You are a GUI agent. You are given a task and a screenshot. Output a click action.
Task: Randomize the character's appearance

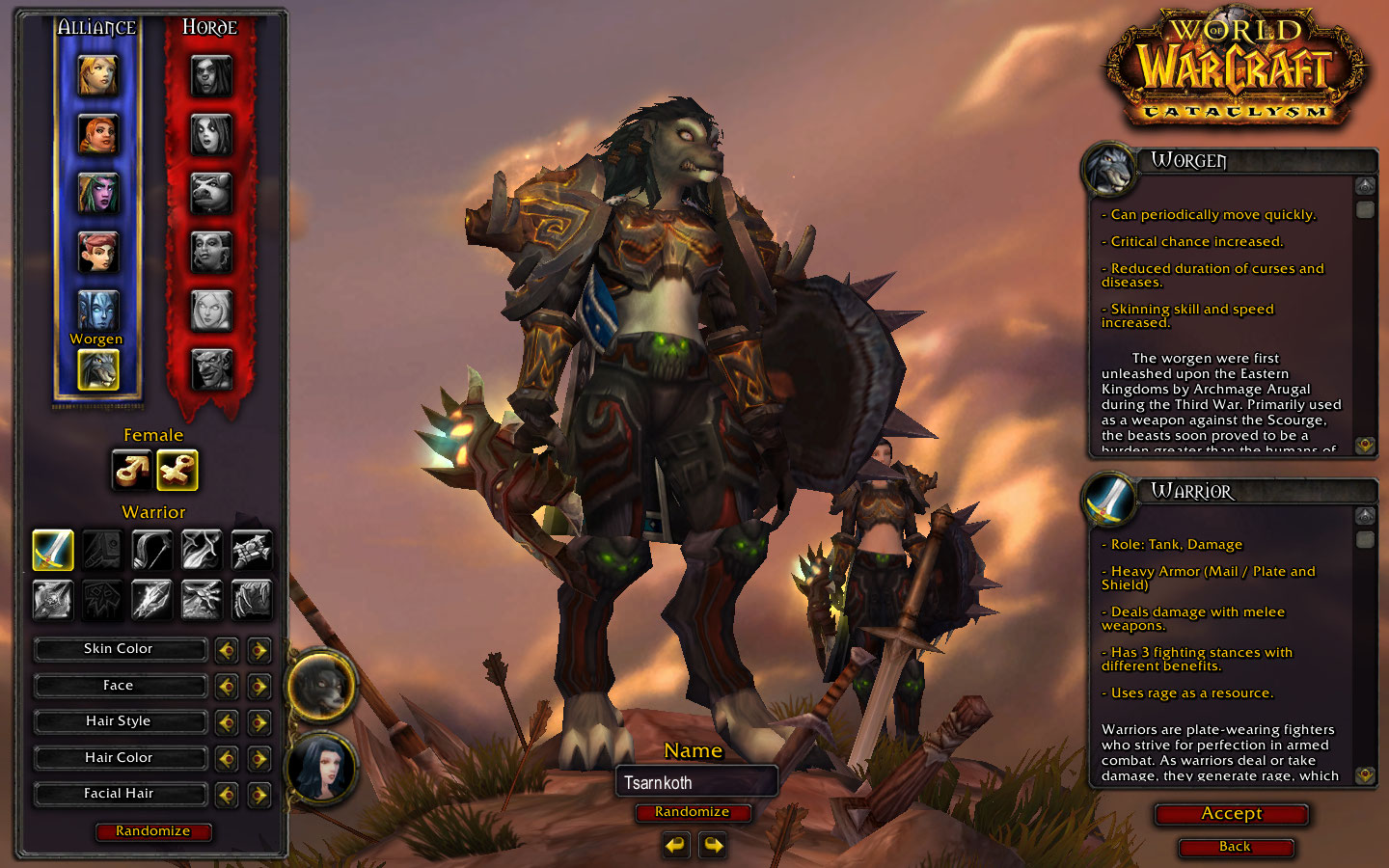[x=153, y=831]
